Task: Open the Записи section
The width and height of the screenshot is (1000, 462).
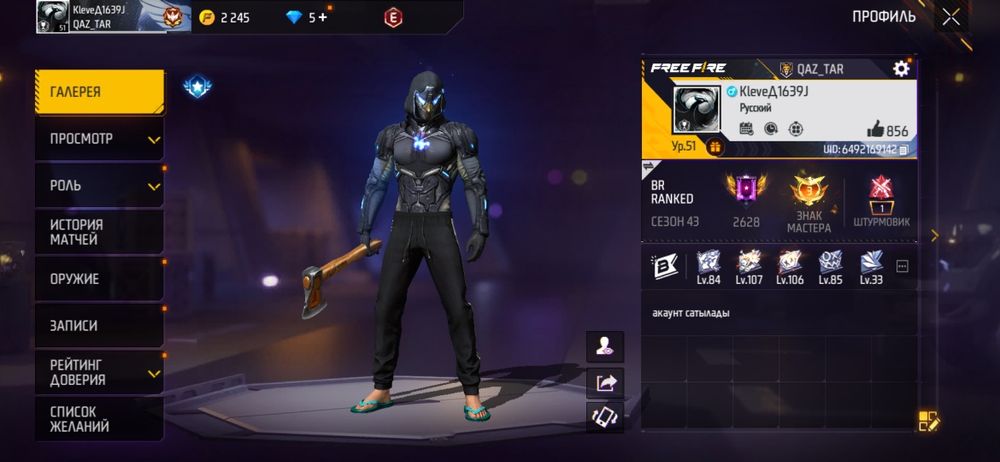Action: (x=99, y=326)
